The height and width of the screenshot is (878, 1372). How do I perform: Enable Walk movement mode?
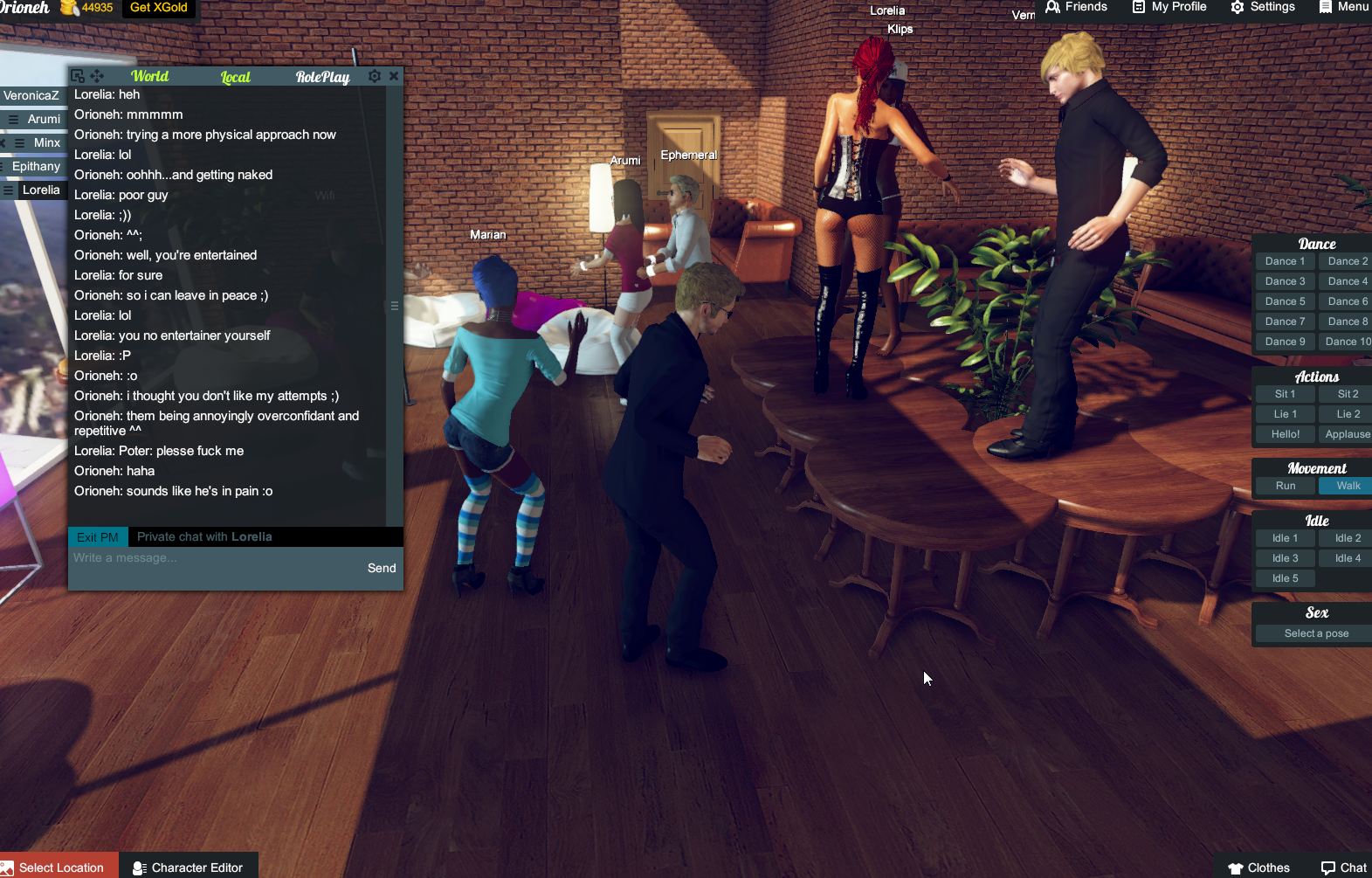(1348, 485)
